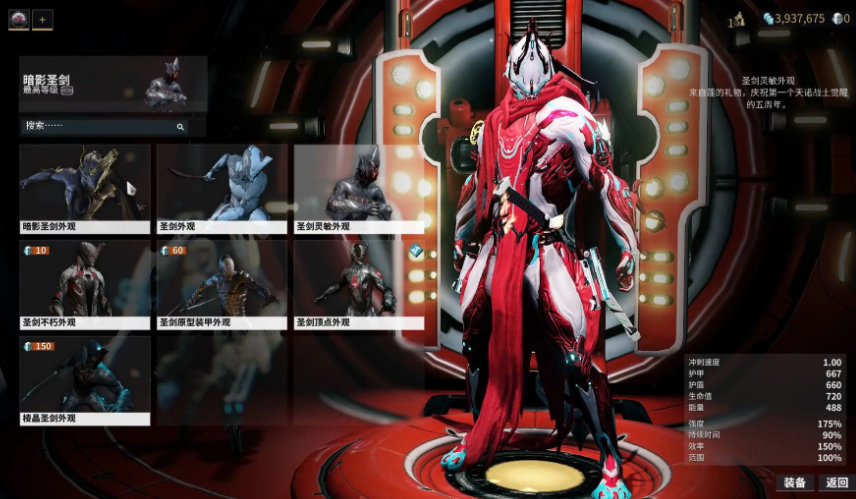The height and width of the screenshot is (499, 856).
Task: Select the 暗影圣剑外观 skin tile
Action: [x=85, y=188]
